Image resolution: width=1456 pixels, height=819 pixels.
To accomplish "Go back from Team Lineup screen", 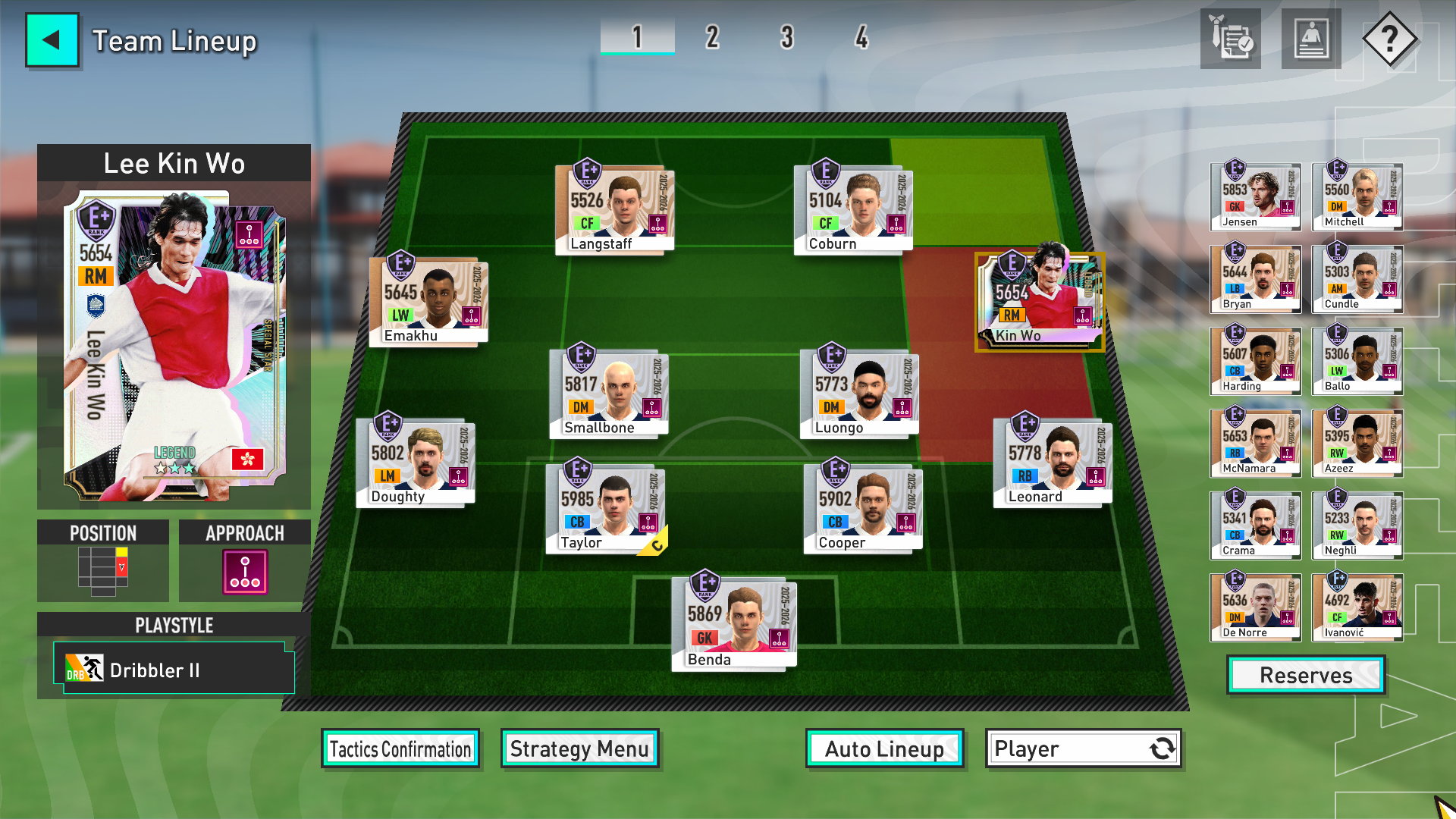I will [x=52, y=40].
